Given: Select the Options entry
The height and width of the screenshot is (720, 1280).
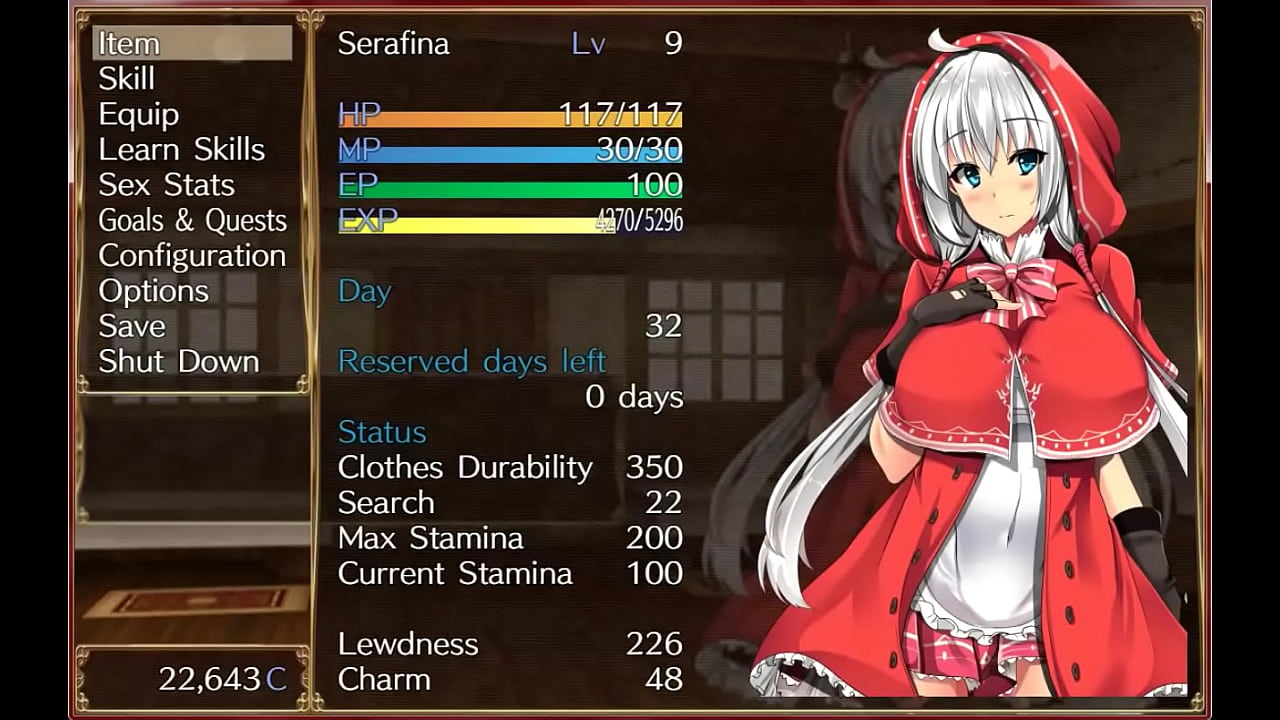Looking at the screenshot, I should [153, 291].
